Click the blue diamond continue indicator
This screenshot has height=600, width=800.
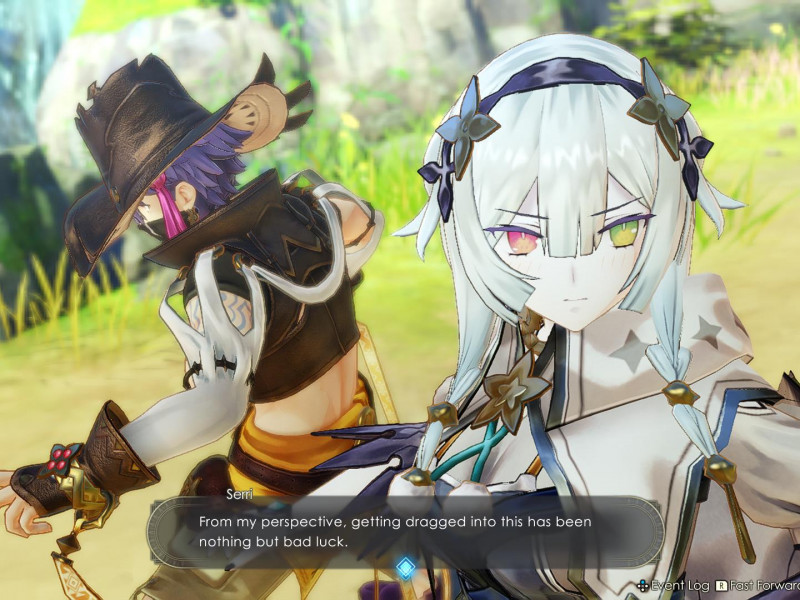click(x=405, y=568)
